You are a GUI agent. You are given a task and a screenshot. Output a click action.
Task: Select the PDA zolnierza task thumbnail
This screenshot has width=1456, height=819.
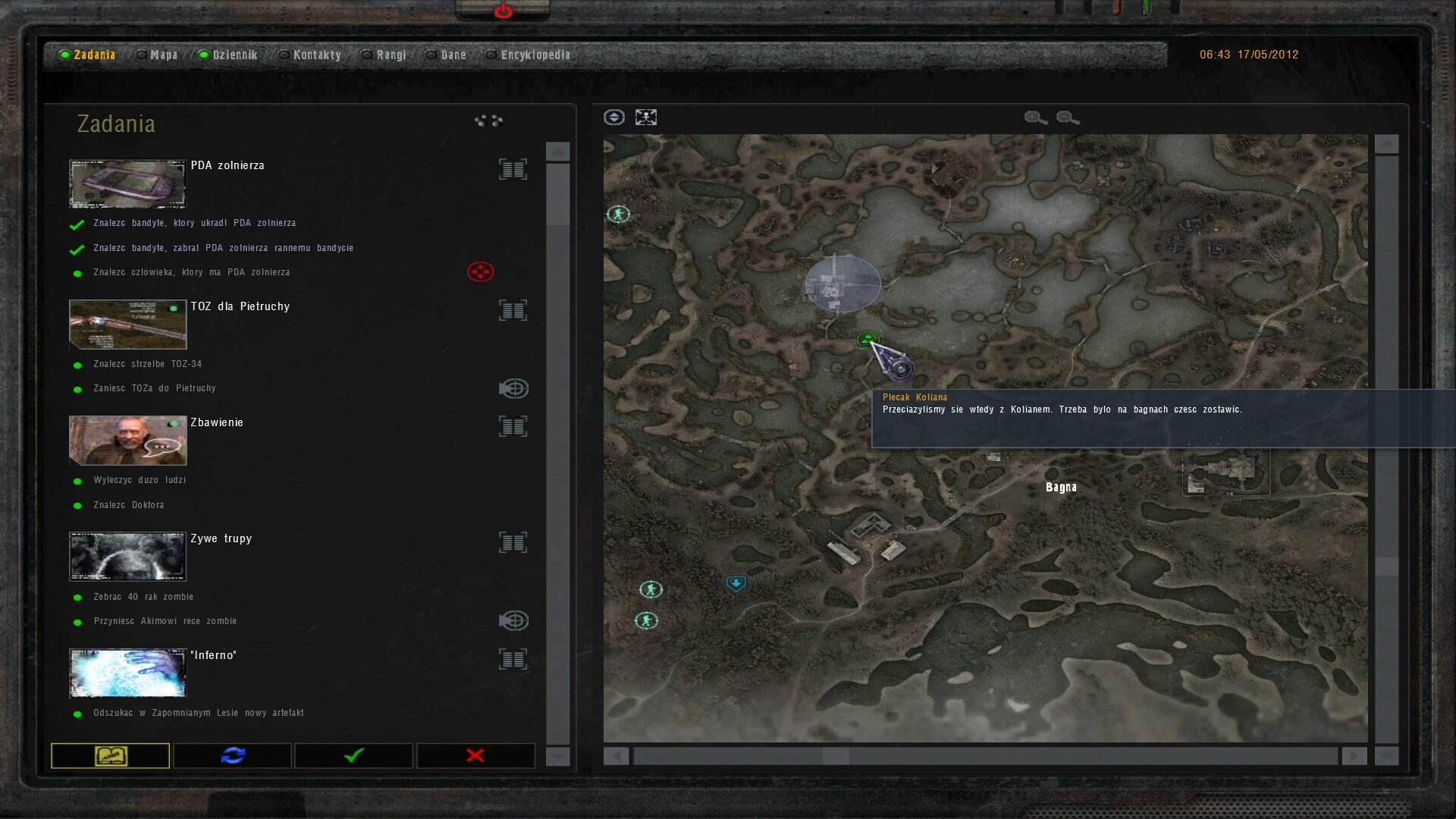[x=127, y=184]
